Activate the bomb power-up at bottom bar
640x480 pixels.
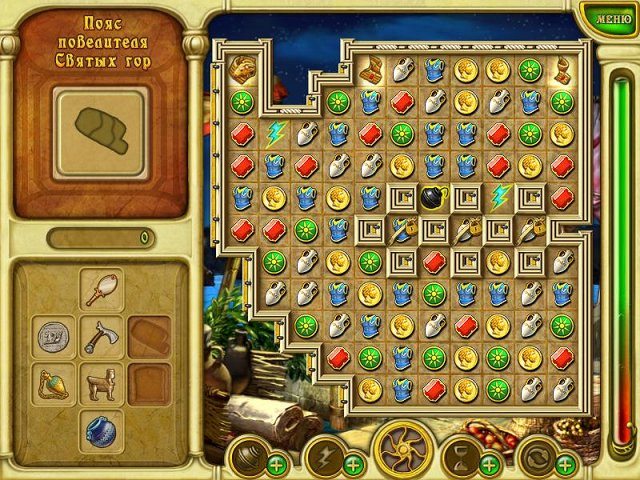point(246,456)
